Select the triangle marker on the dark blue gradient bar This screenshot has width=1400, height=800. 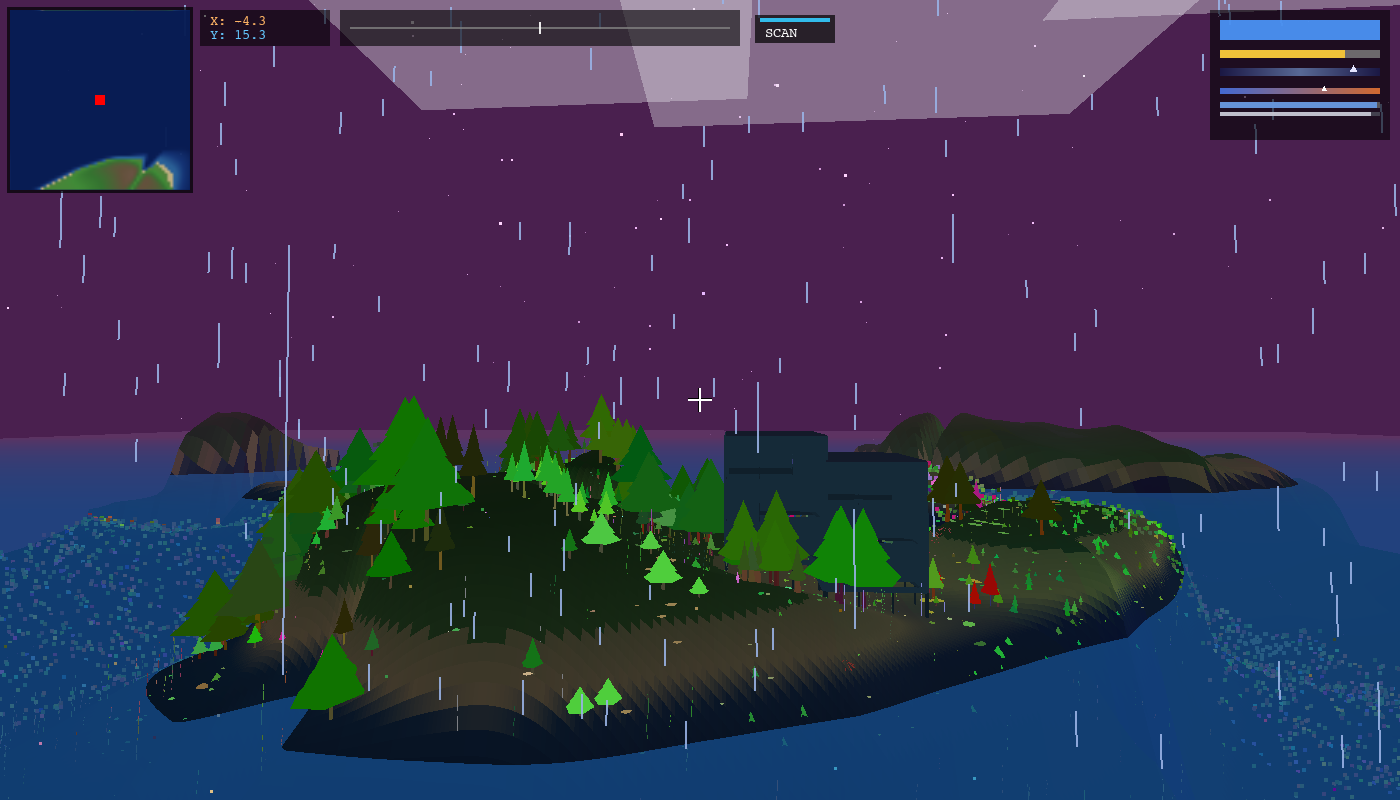[x=1353, y=69]
